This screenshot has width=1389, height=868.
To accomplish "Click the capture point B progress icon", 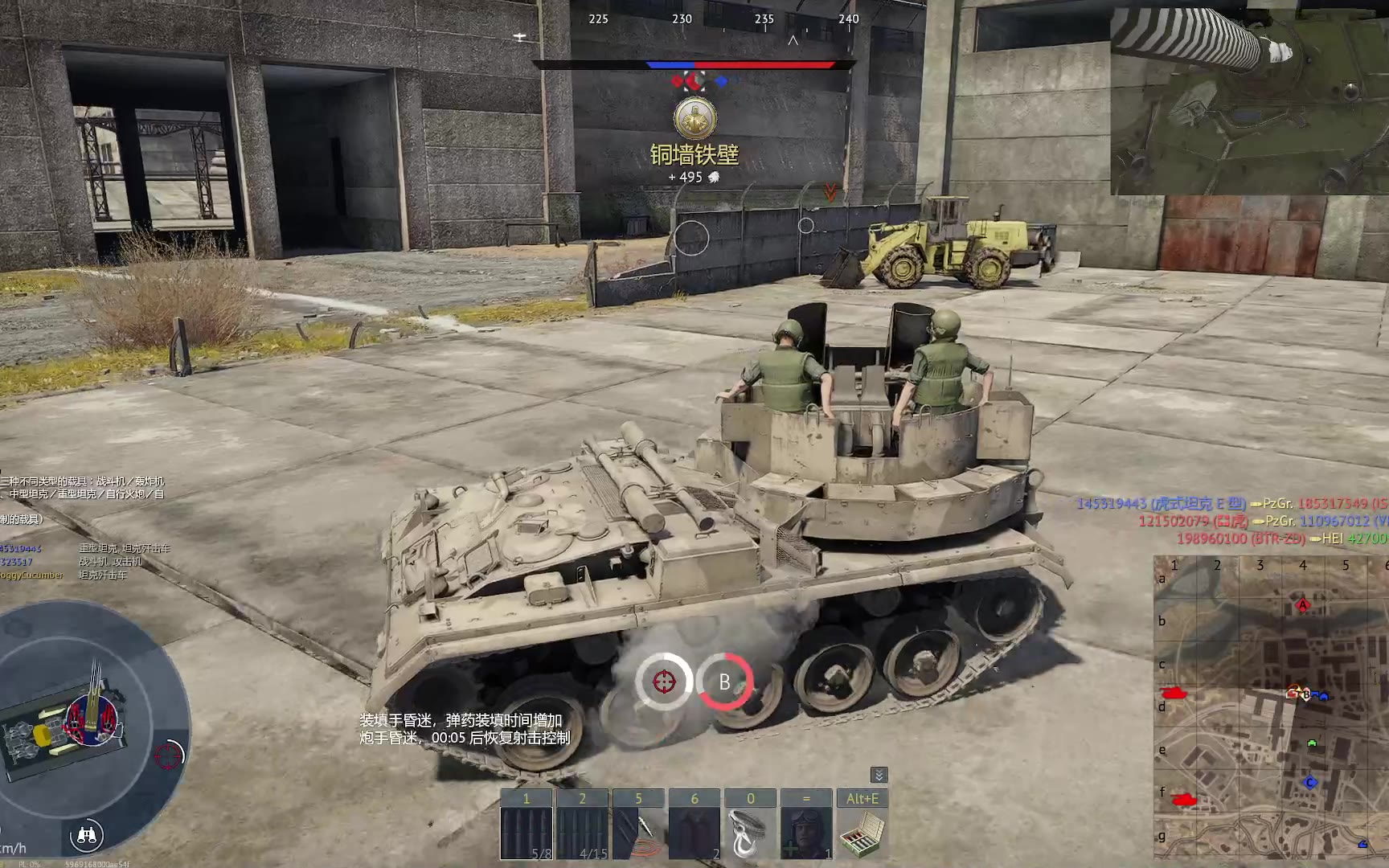I will pyautogui.click(x=724, y=682).
